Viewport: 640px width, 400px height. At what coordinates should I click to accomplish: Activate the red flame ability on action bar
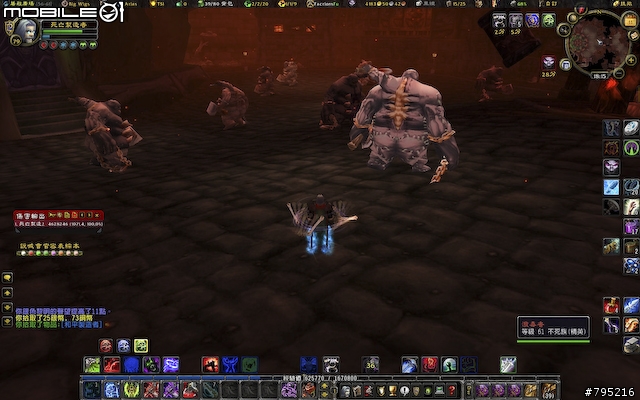[210, 365]
